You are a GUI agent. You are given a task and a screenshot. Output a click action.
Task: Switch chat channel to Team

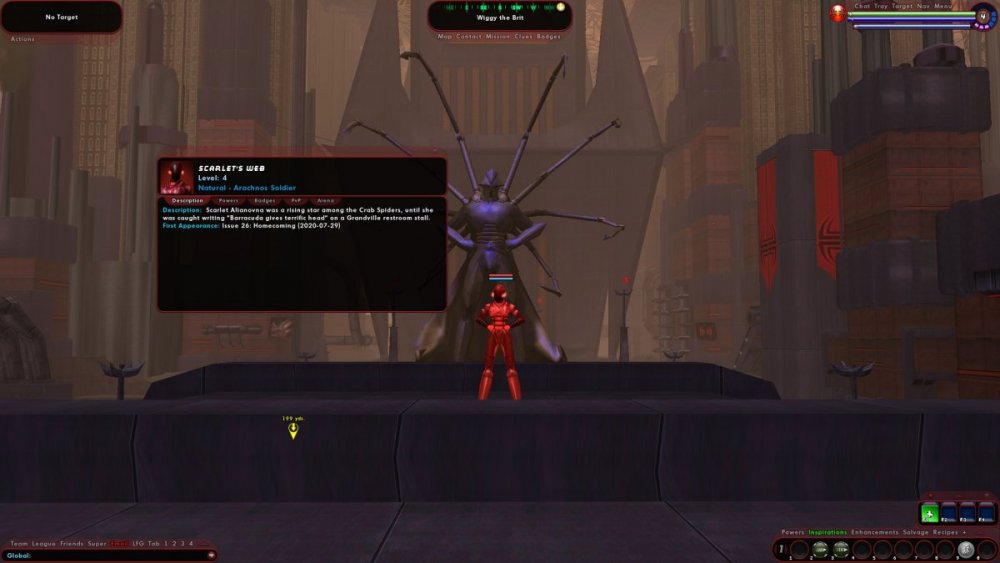click(18, 543)
